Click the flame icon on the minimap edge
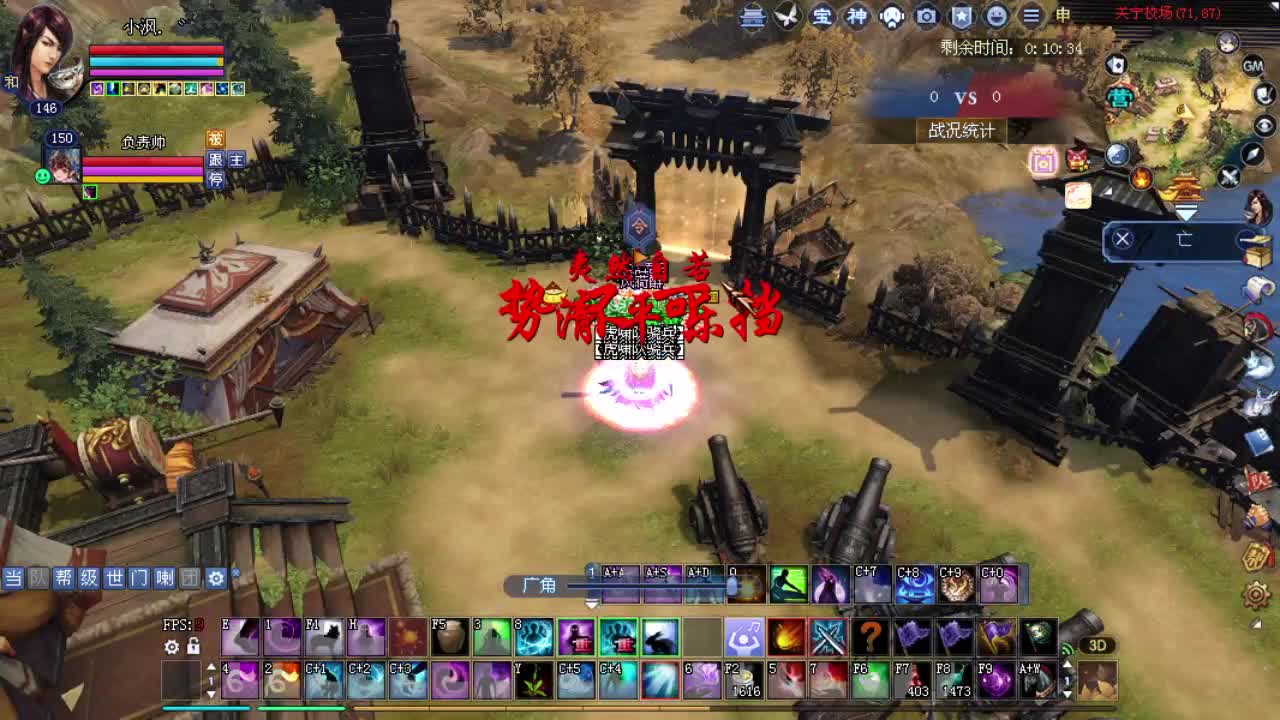The width and height of the screenshot is (1280, 720). (x=1140, y=180)
